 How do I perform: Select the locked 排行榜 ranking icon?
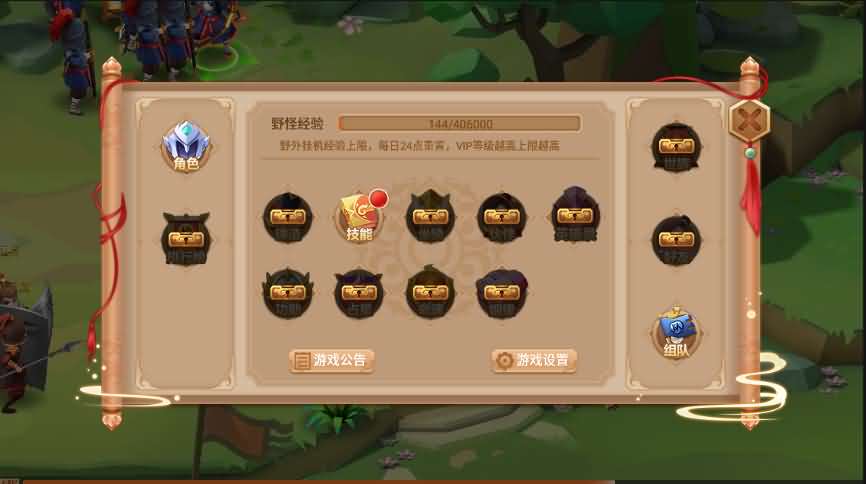(186, 238)
